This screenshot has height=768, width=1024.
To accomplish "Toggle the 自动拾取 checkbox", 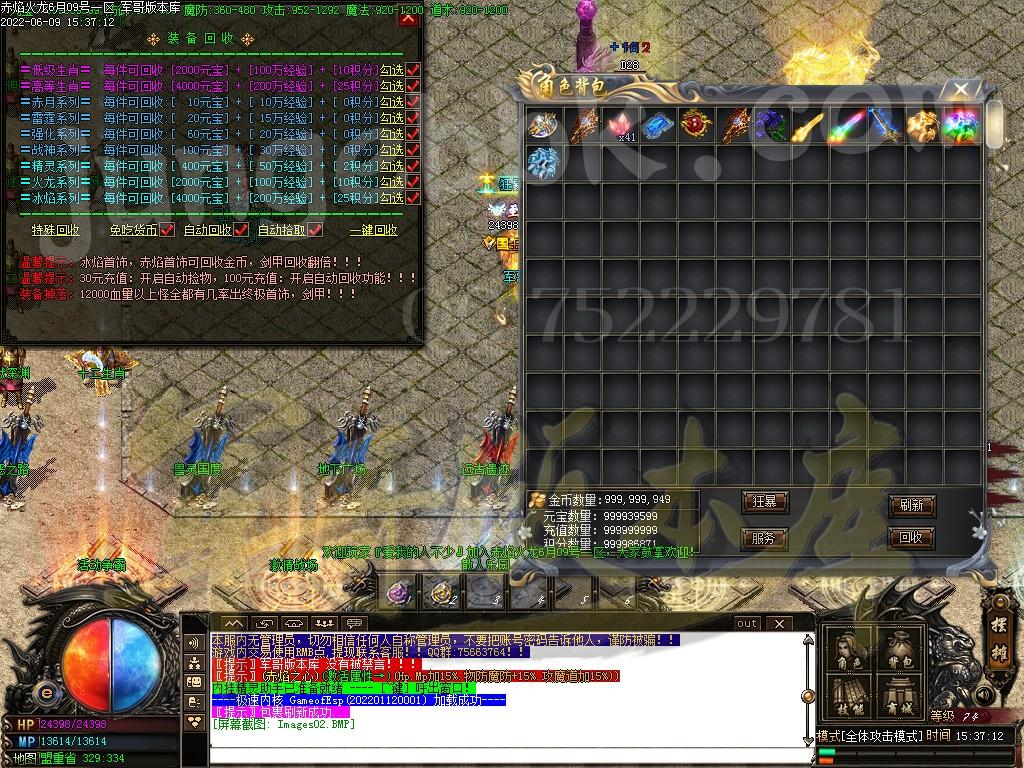I will pyautogui.click(x=315, y=230).
